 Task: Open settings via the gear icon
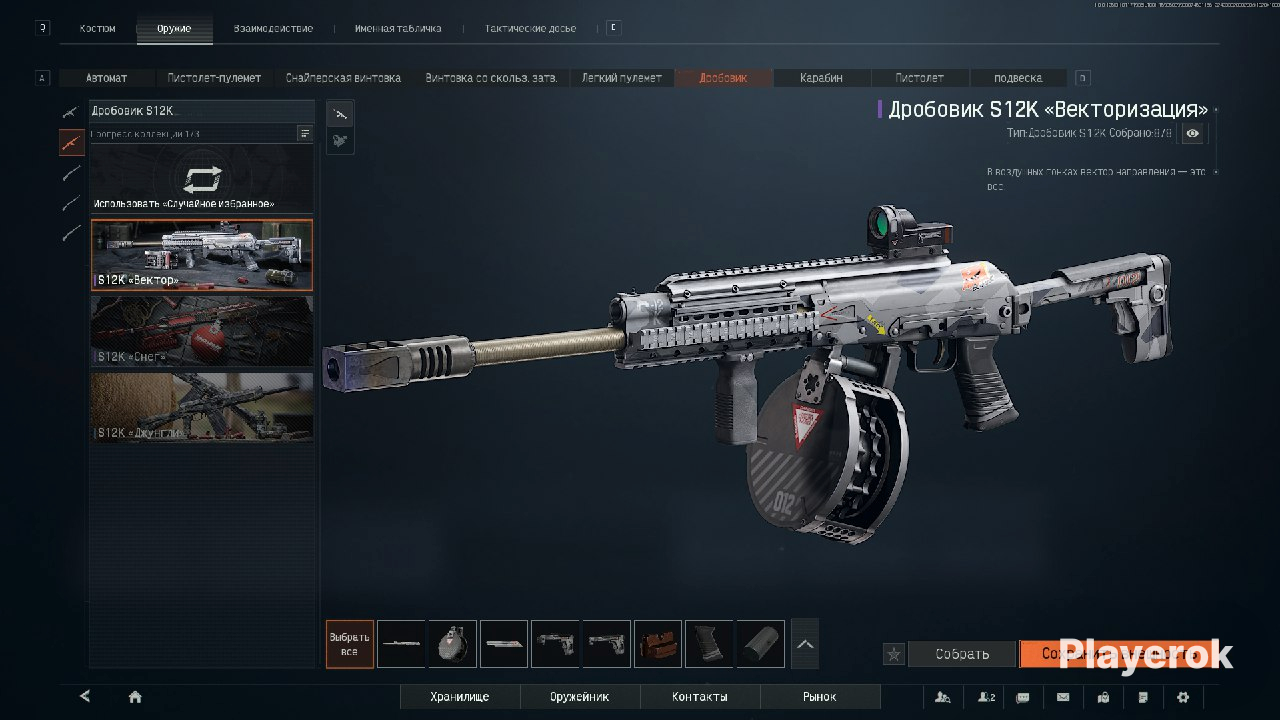click(x=1183, y=697)
